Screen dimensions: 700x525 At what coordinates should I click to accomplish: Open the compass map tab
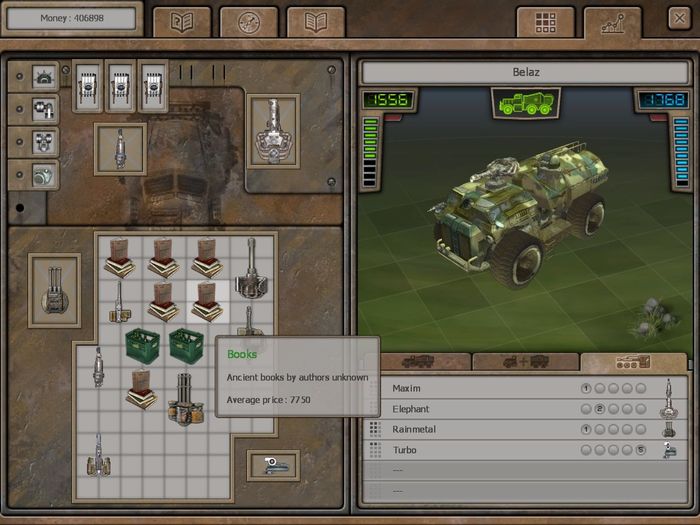click(248, 23)
